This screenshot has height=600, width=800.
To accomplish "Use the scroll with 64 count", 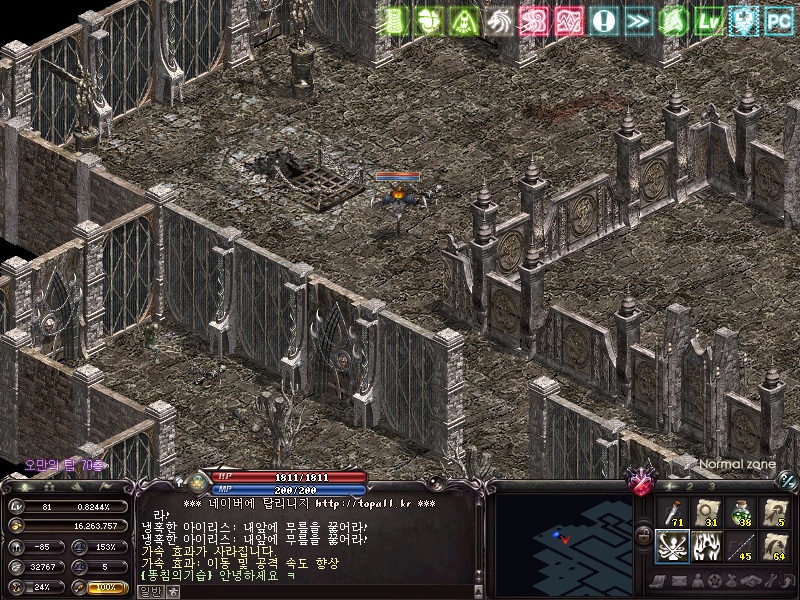I will [774, 546].
